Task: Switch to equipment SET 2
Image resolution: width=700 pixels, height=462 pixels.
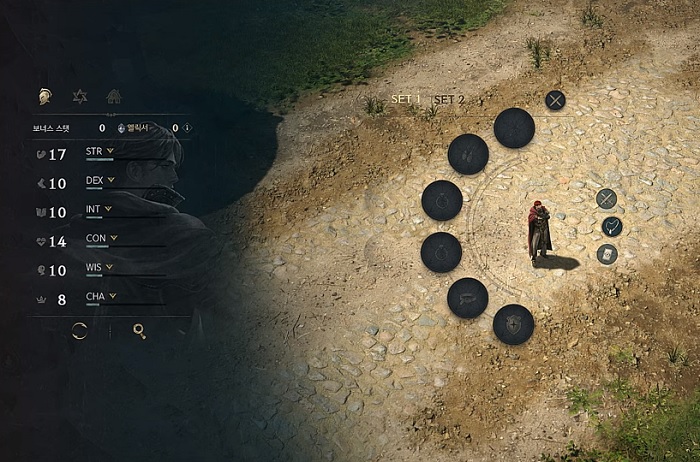Action: pos(449,100)
